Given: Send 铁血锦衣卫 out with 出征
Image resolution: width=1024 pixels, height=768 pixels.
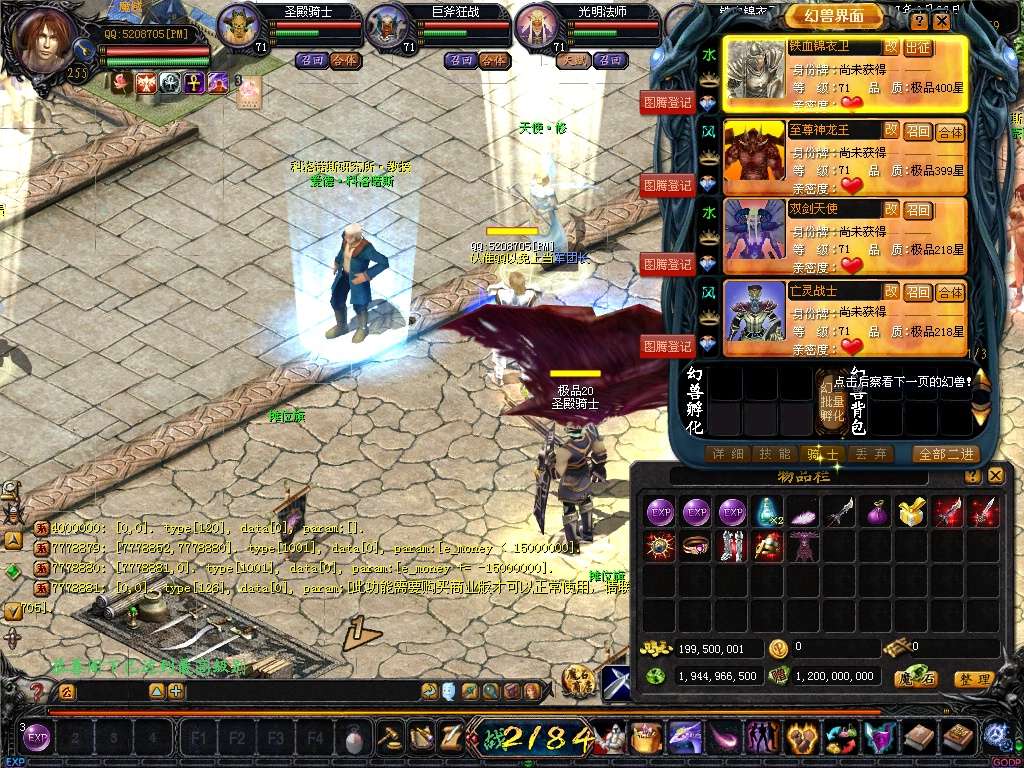Looking at the screenshot, I should pyautogui.click(x=917, y=48).
